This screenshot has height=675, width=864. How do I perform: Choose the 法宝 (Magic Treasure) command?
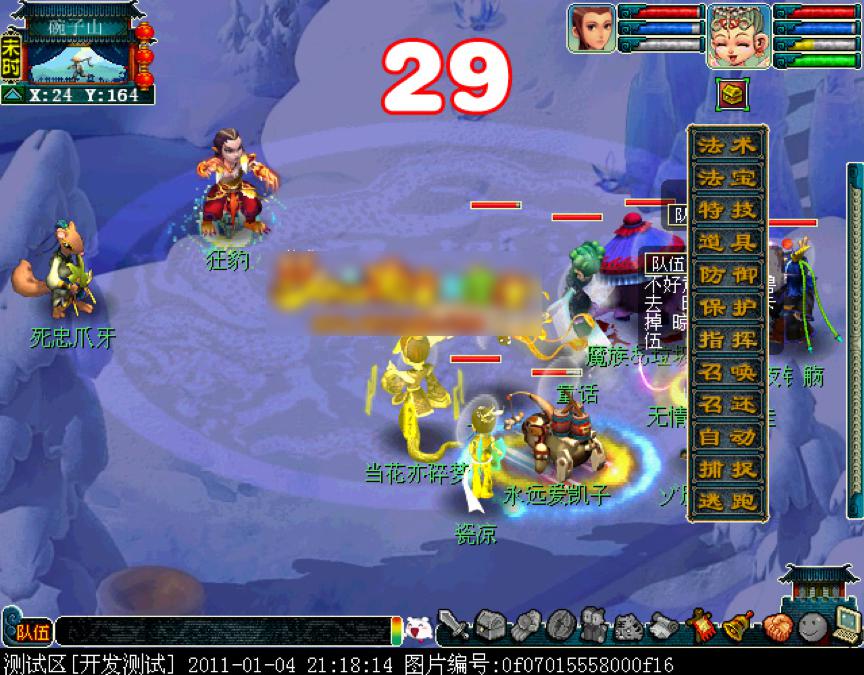point(728,178)
